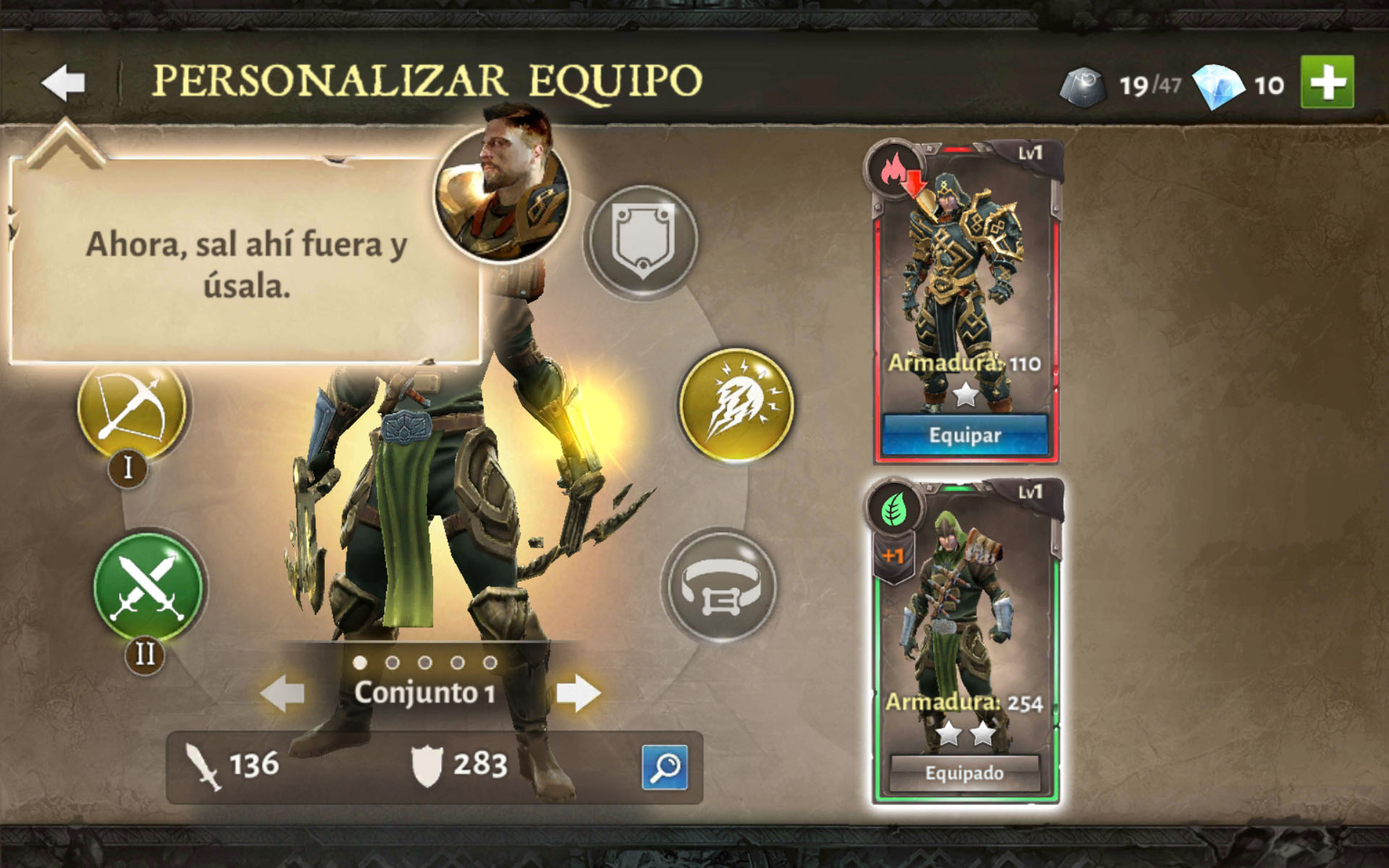Open the crossed swords weapon slot II
Screen dimensions: 1389x868
(148, 587)
